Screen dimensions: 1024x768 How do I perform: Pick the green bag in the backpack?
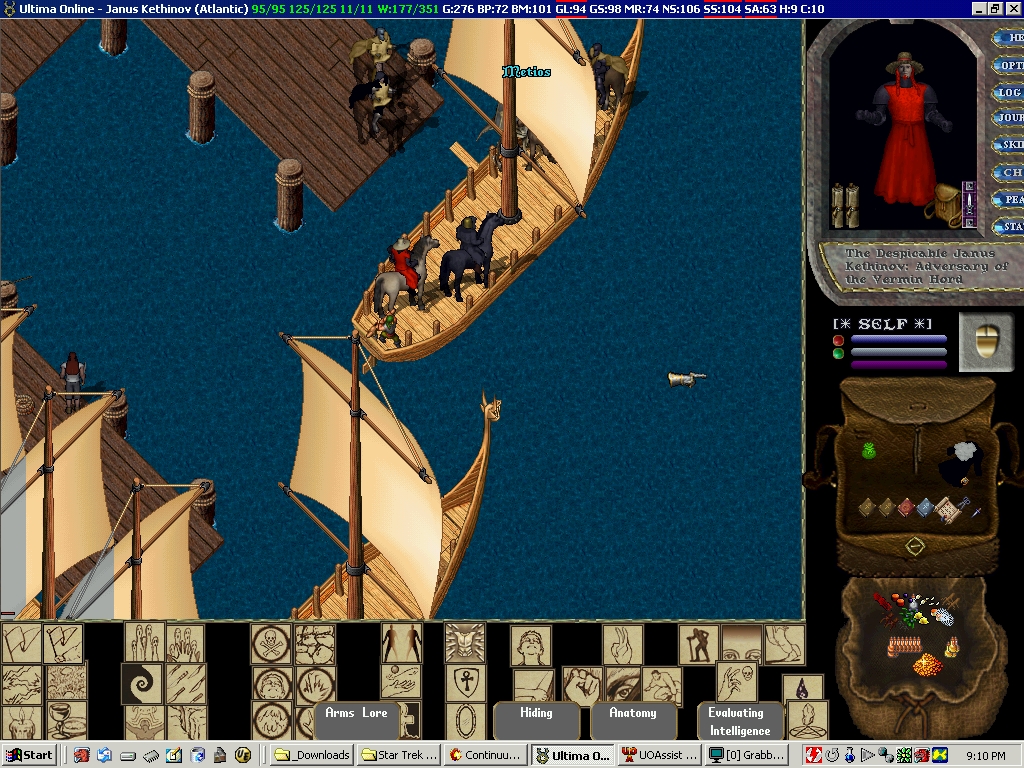(x=869, y=452)
